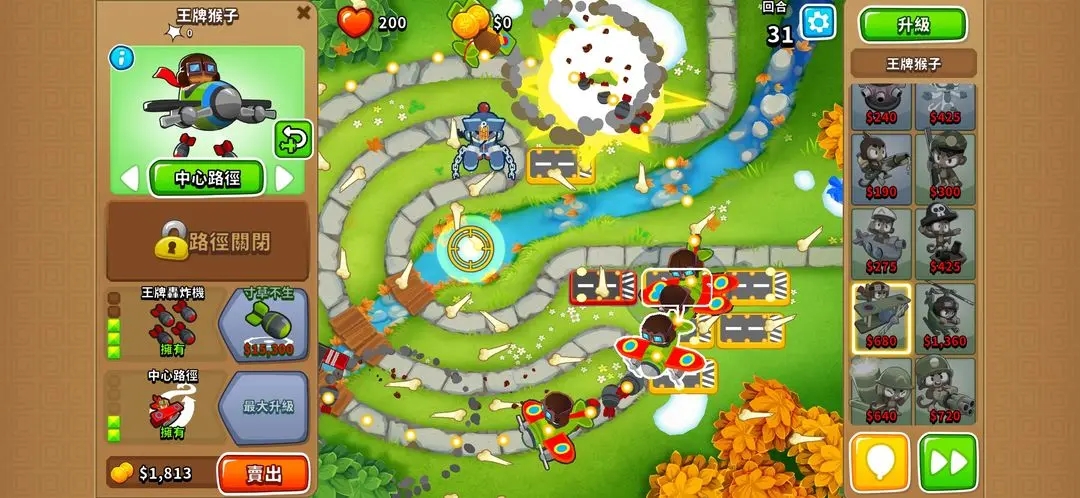Pick the $1,360 helicopter pilot tower
Screen dimensions: 1080x498
pyautogui.click(x=944, y=318)
